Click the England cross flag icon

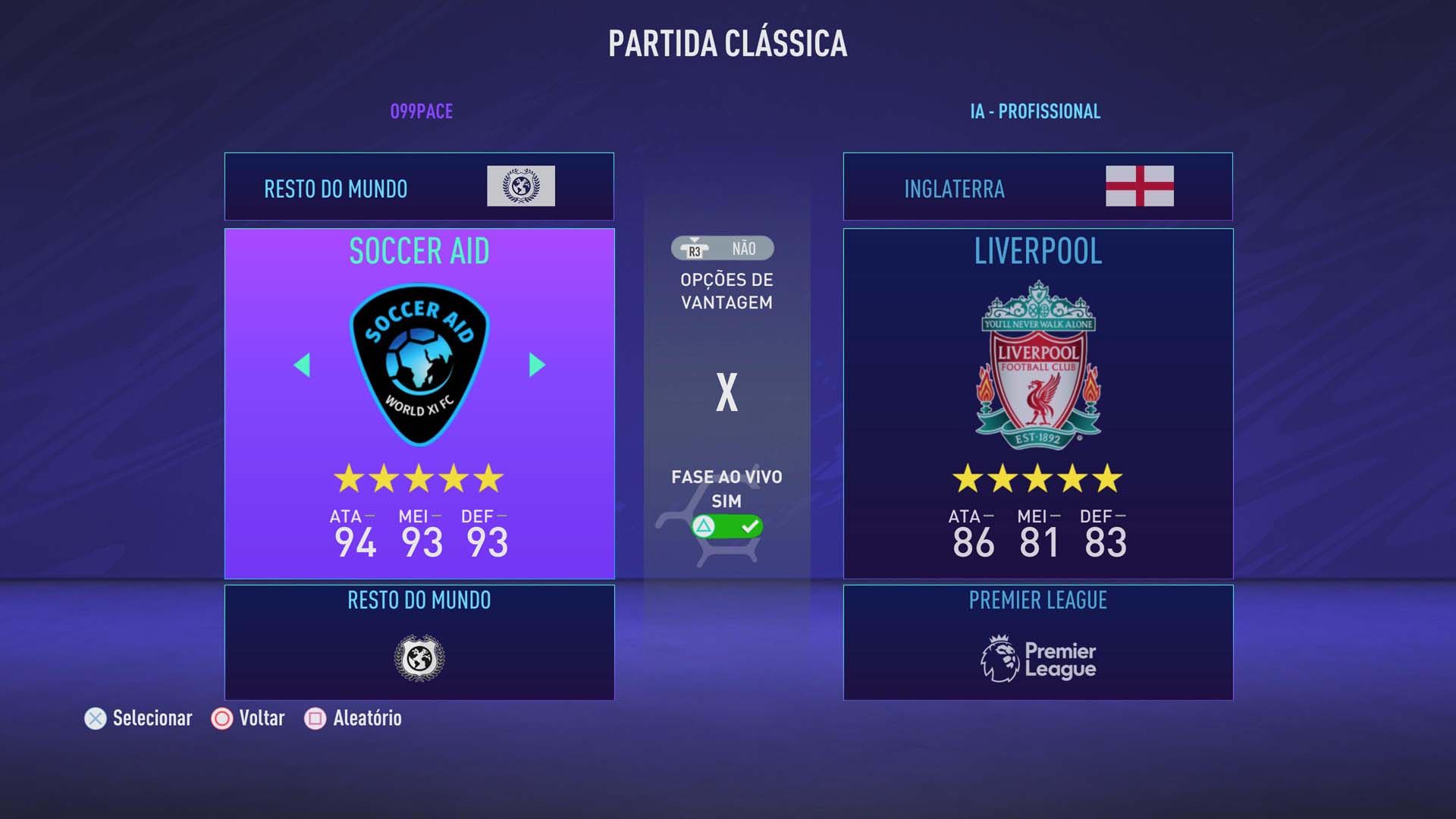1140,187
